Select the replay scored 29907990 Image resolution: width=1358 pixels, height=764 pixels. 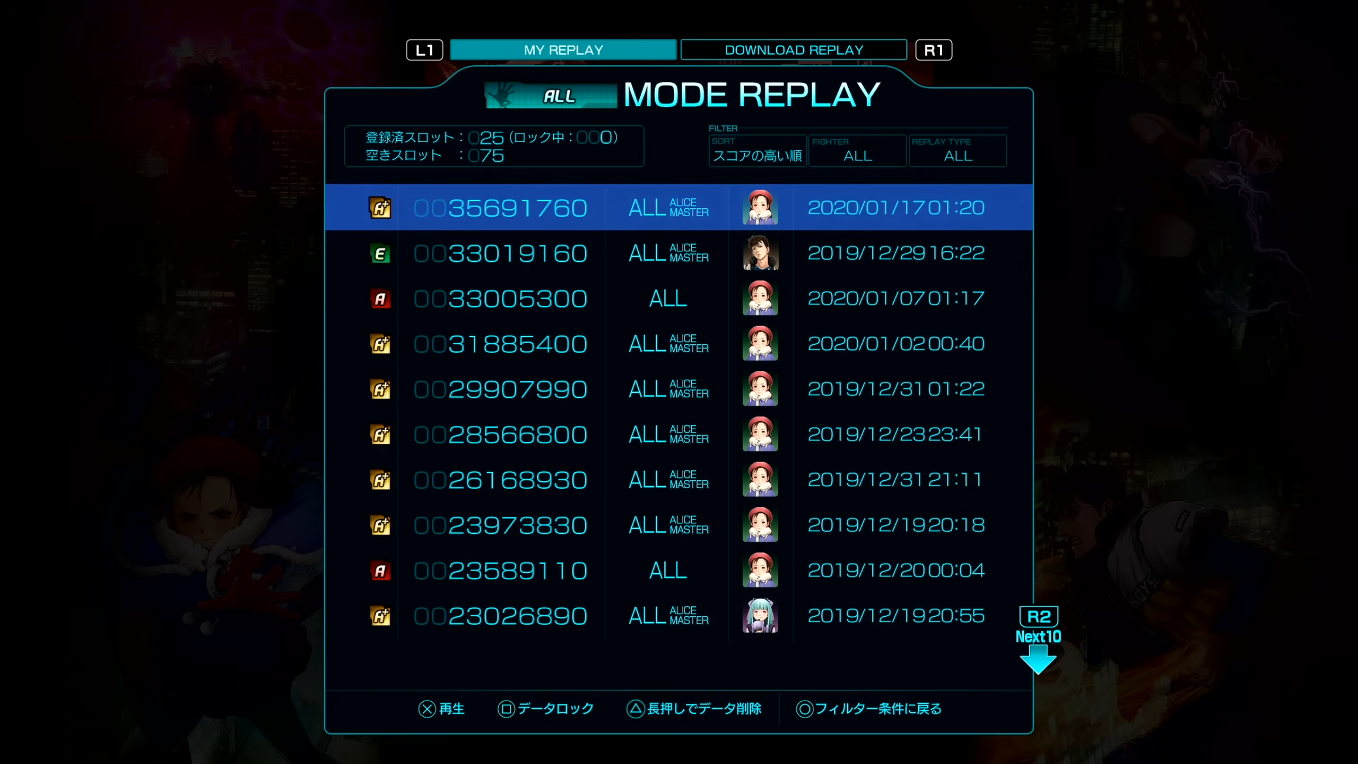coord(678,389)
